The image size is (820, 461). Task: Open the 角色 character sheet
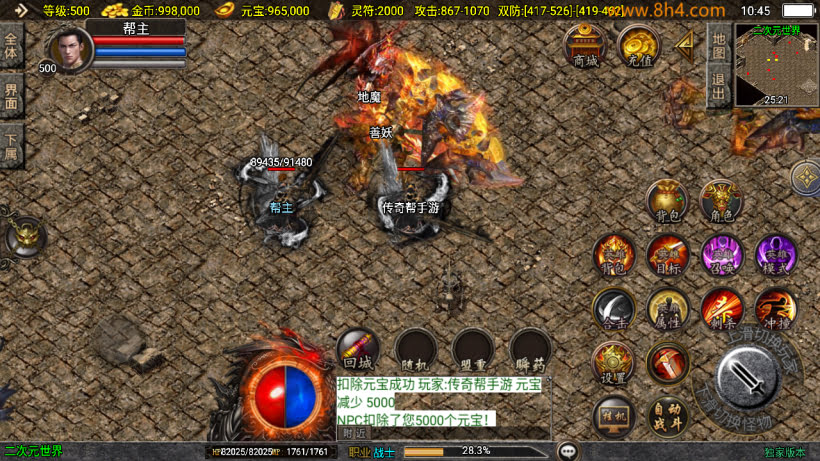(x=721, y=202)
